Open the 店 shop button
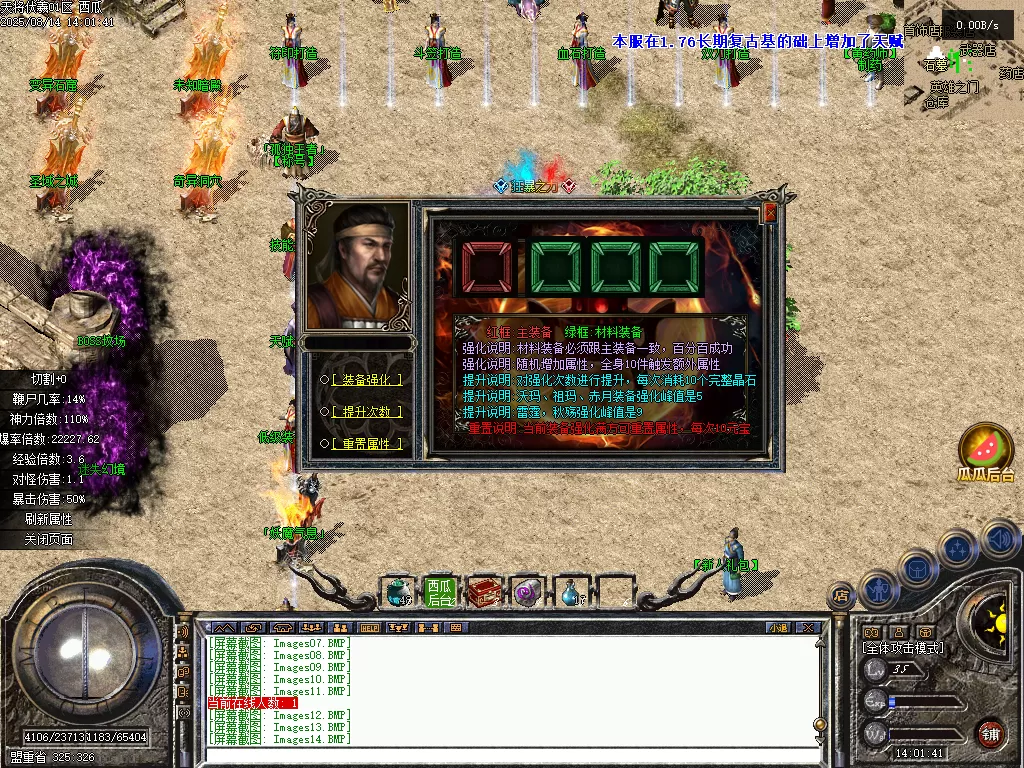Image resolution: width=1024 pixels, height=768 pixels. (841, 596)
